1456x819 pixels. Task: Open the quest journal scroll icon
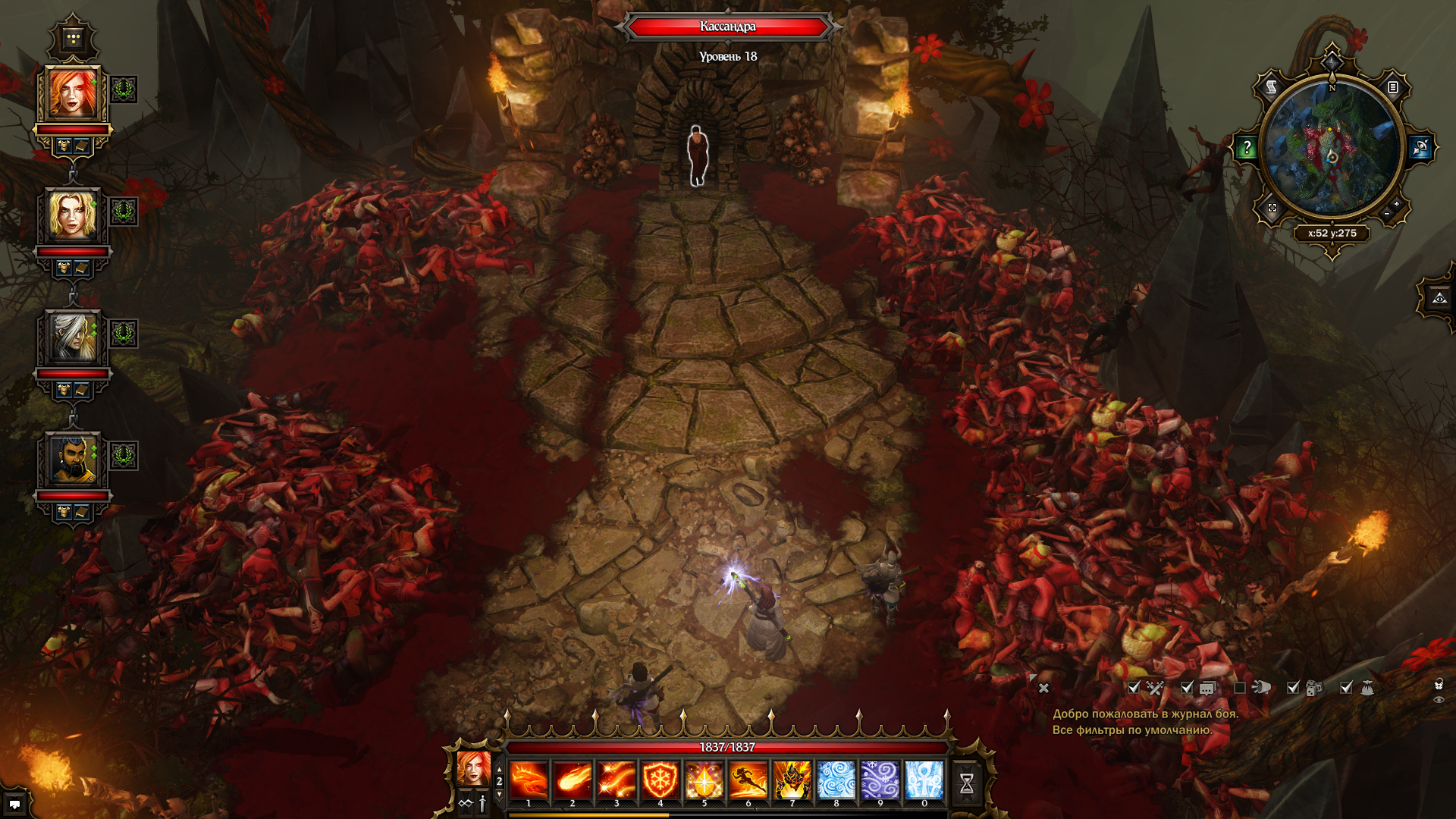(1271, 87)
